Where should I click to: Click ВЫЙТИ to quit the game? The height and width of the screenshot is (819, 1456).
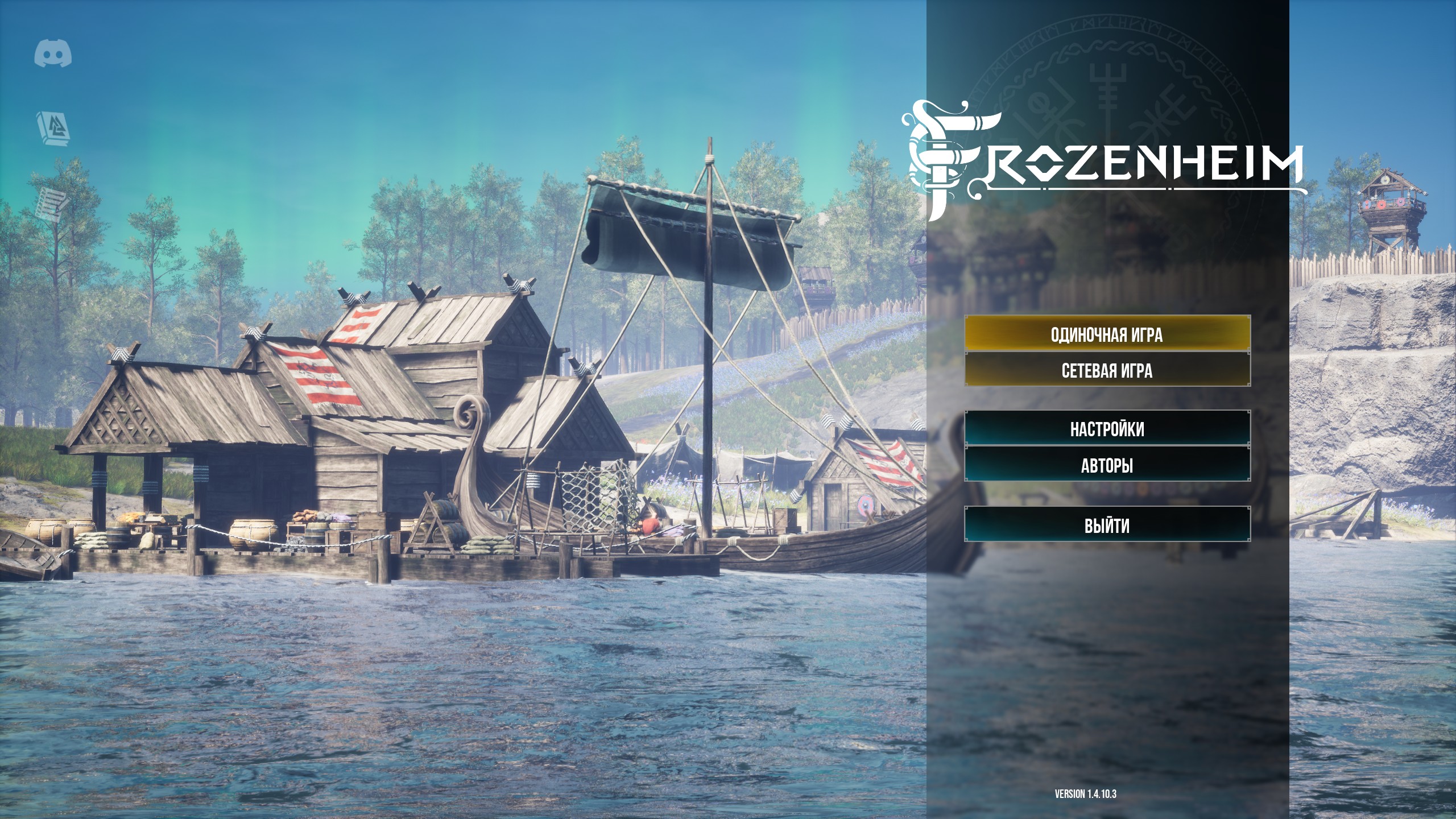(1107, 526)
